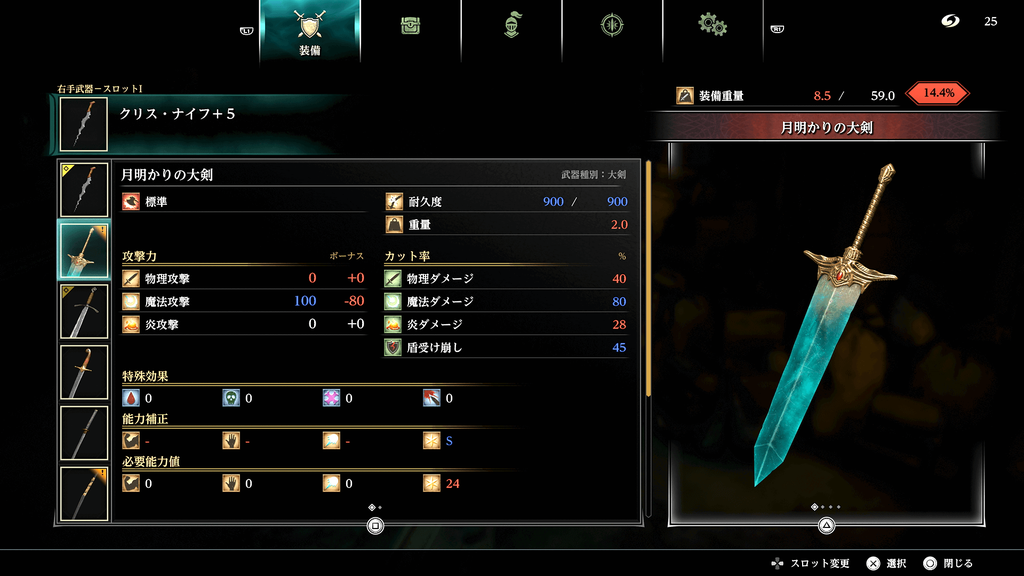This screenshot has width=1024, height=576.
Task: Select the highlighted Moonlight greatsword slot
Action: tap(84, 251)
